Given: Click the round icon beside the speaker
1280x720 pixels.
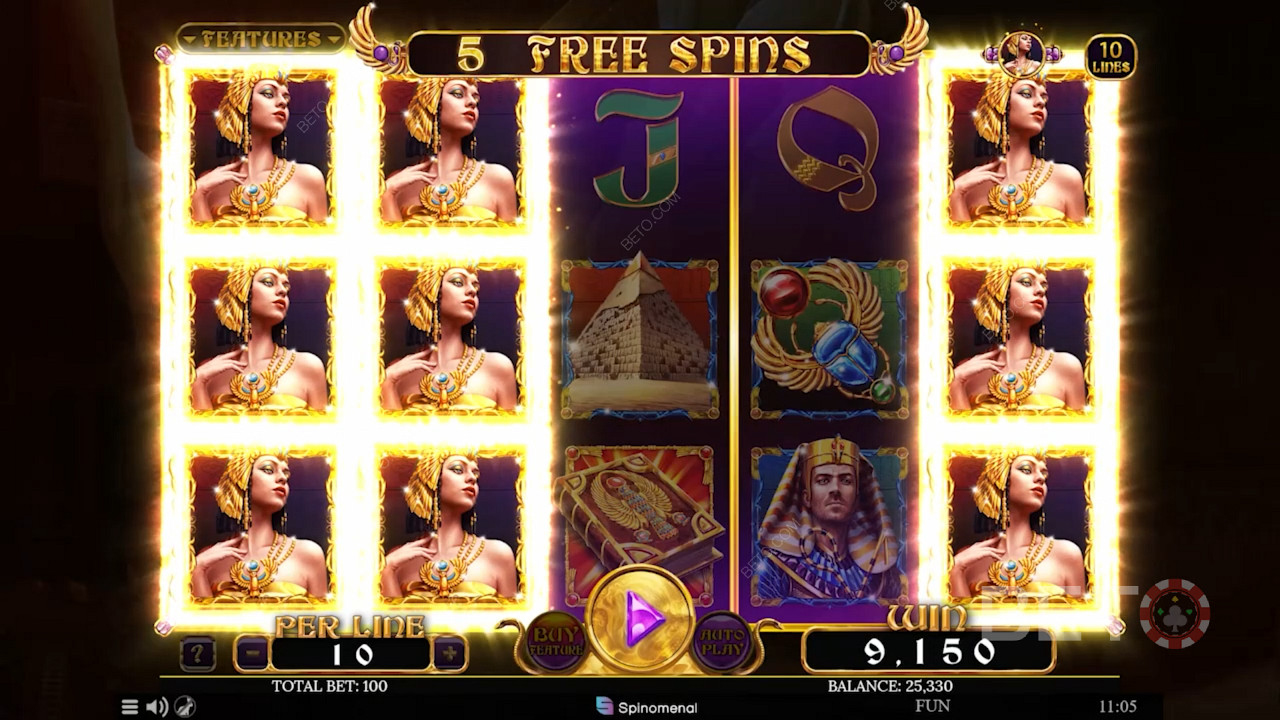Looking at the screenshot, I should [185, 707].
